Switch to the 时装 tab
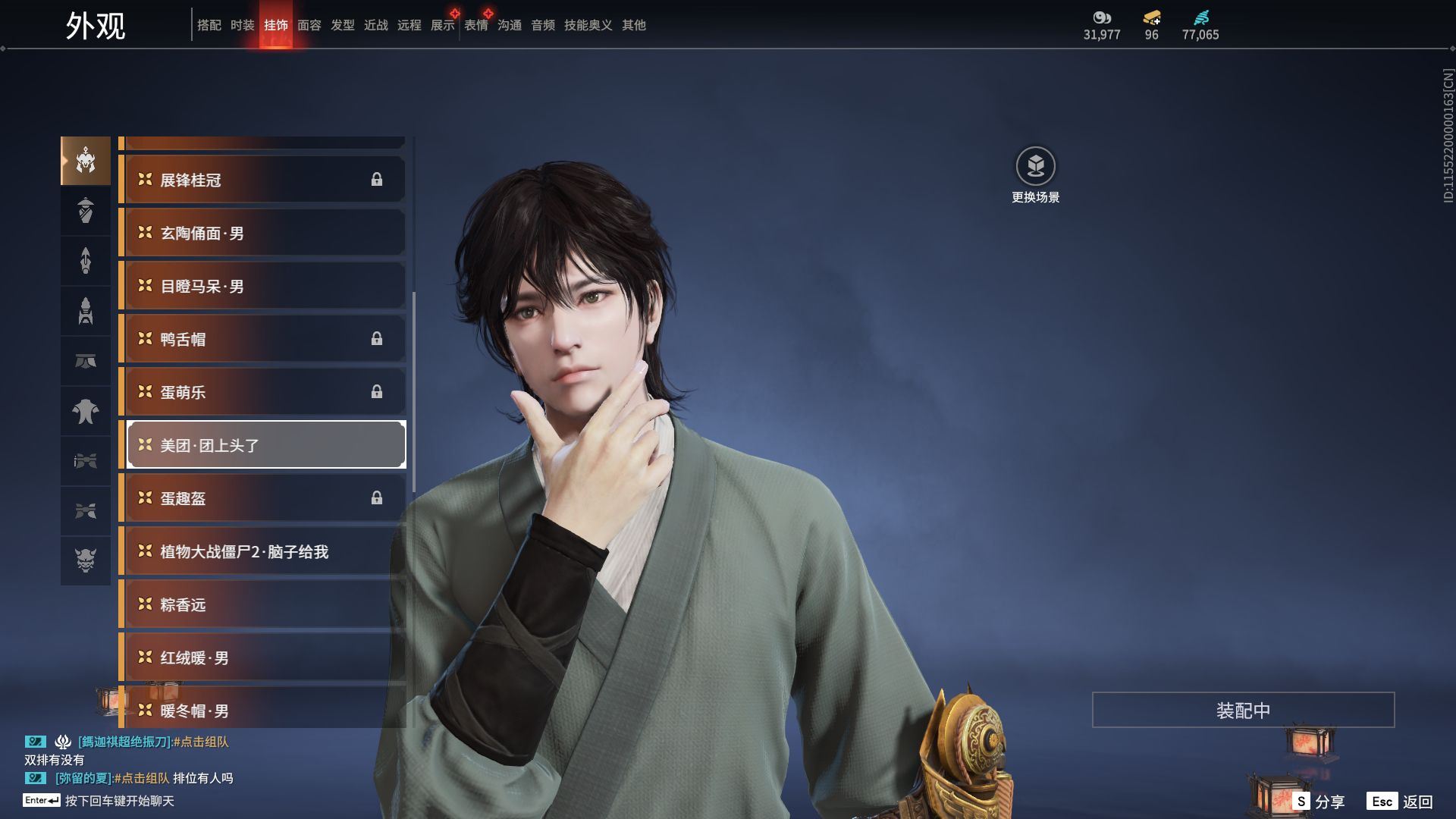Screen dimensions: 1456x819 point(242,25)
